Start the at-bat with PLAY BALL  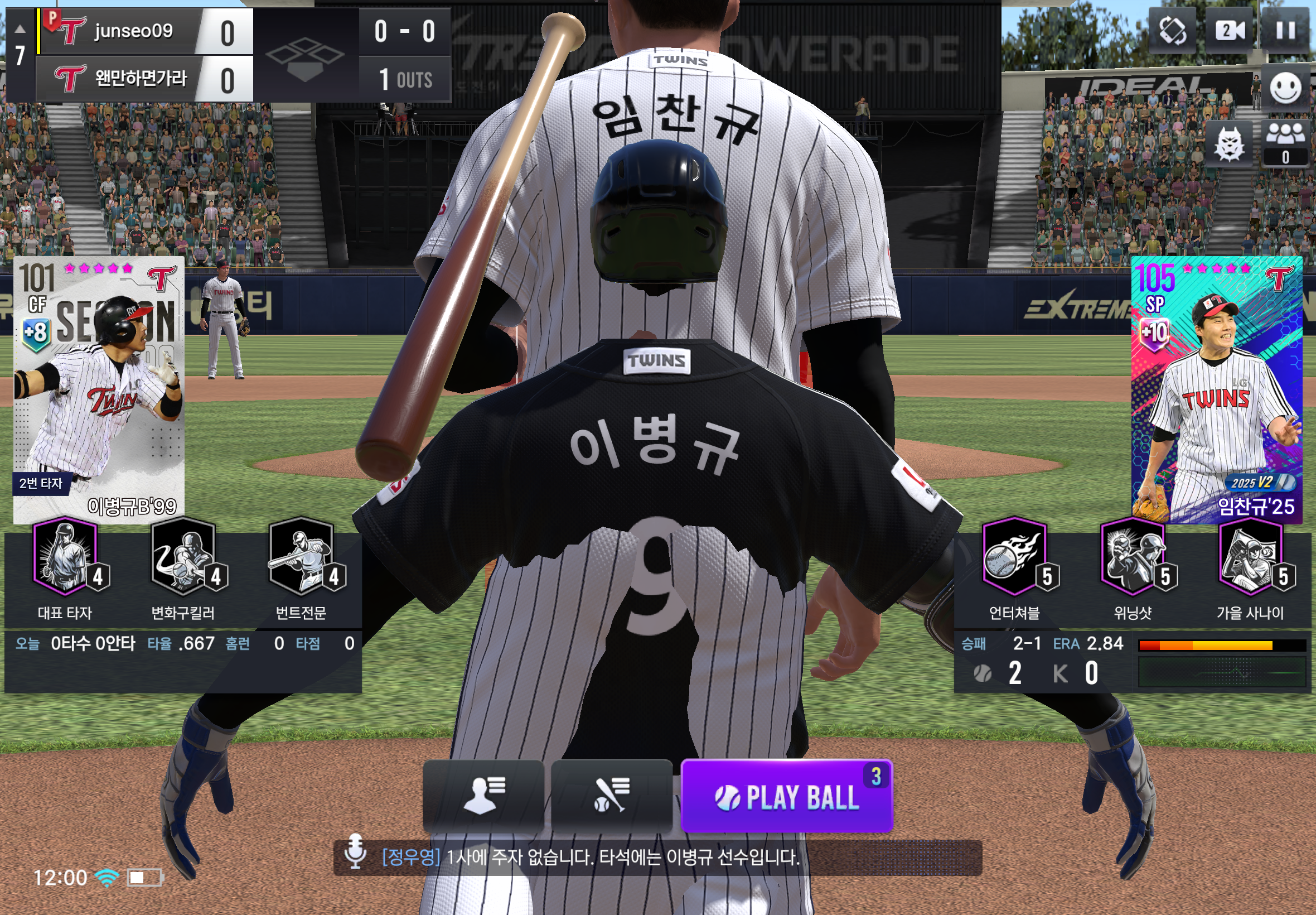786,796
